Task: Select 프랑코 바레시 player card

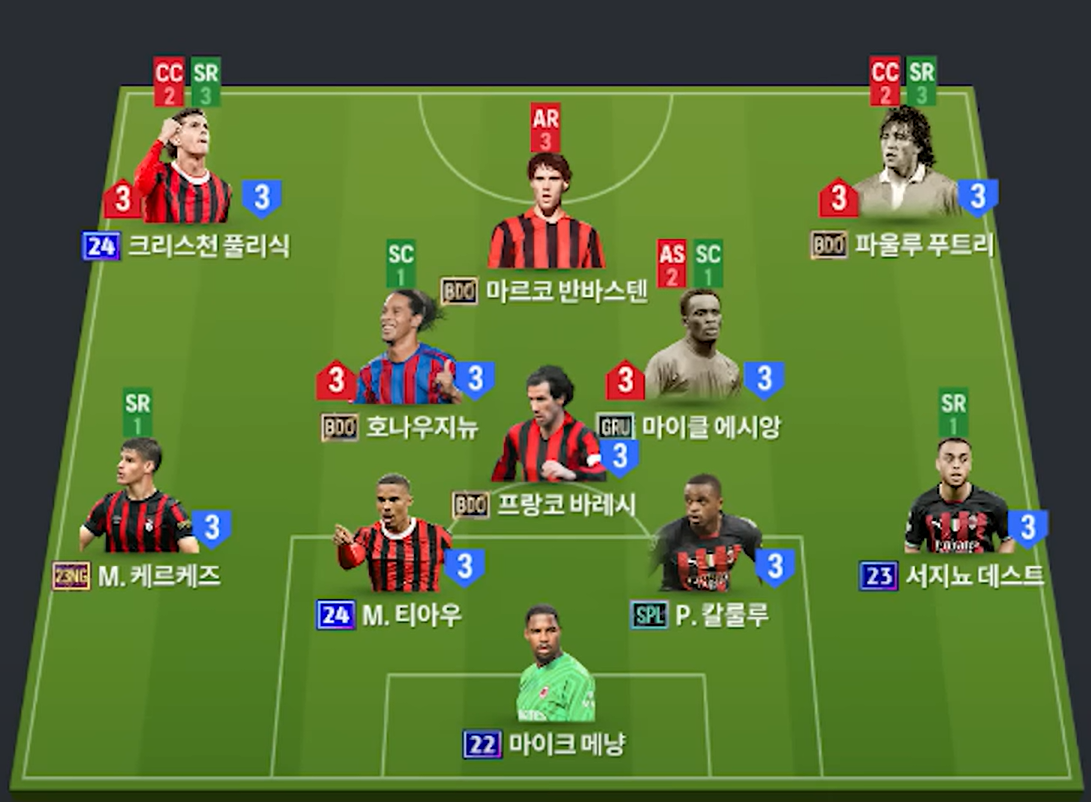Action: pos(548,432)
